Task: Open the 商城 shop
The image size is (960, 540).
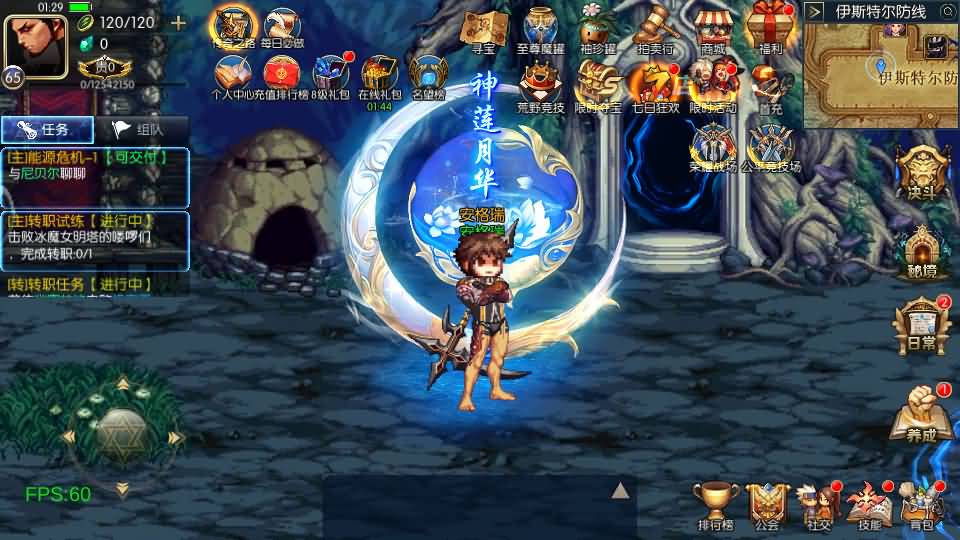Action: [712, 28]
